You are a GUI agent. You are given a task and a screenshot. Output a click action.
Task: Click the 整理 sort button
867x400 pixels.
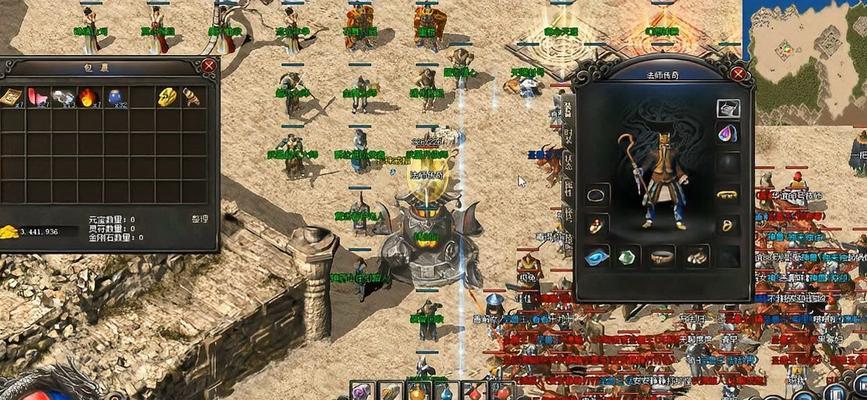coord(200,217)
